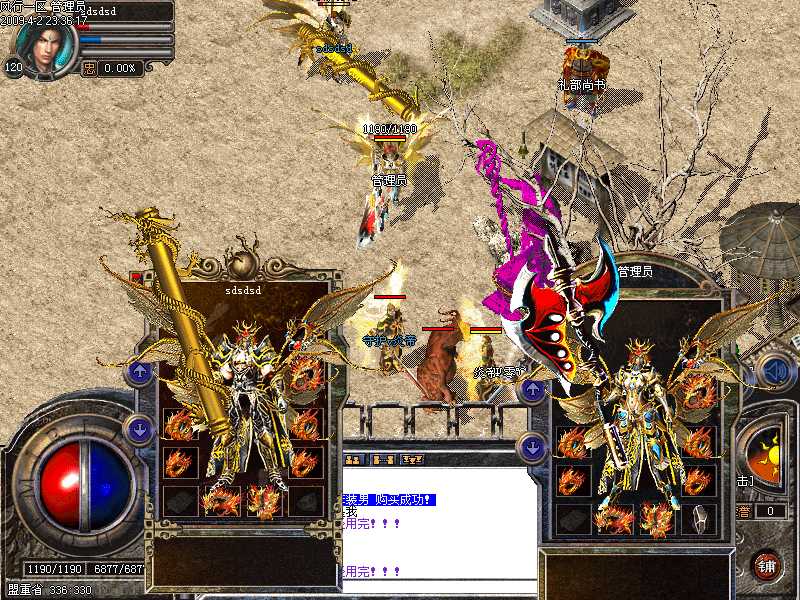
Task: Click the orange 忠 loyalty icon
Action: tap(89, 68)
